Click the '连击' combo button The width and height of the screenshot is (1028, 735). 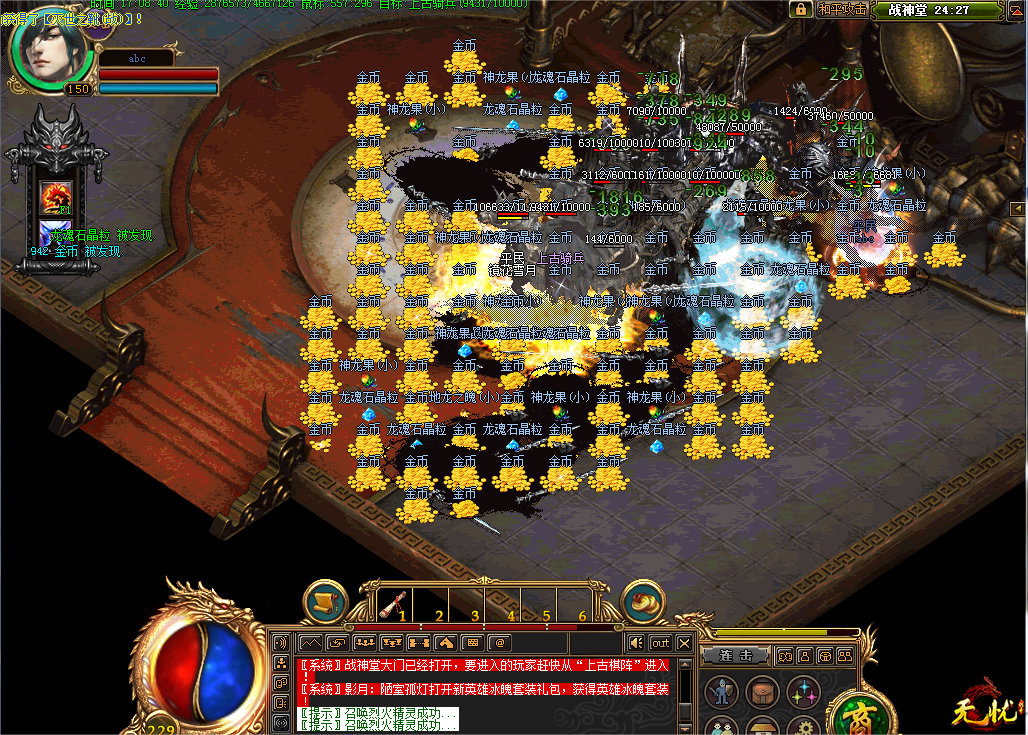735,656
